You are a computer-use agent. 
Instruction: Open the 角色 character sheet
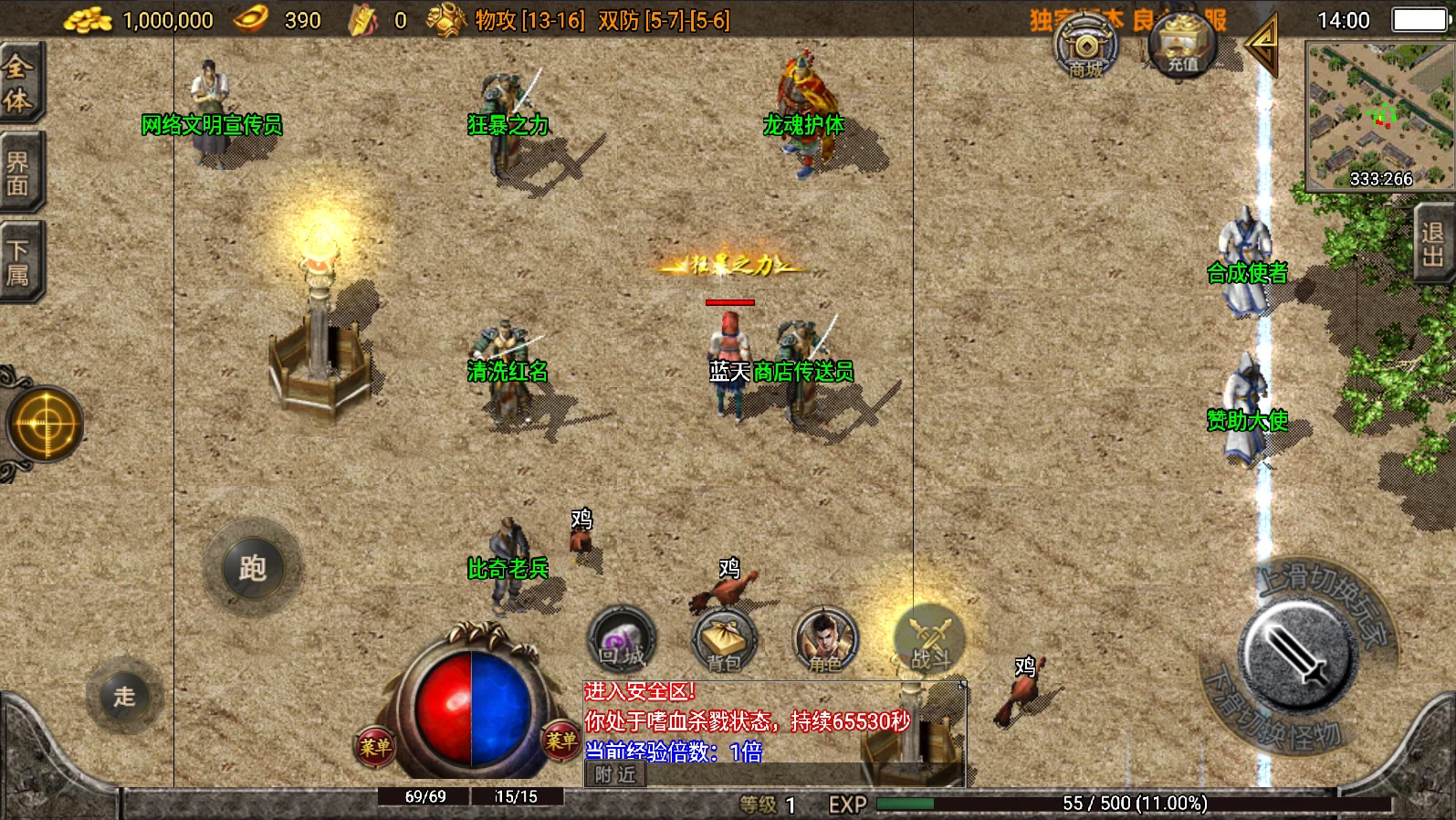coord(825,641)
